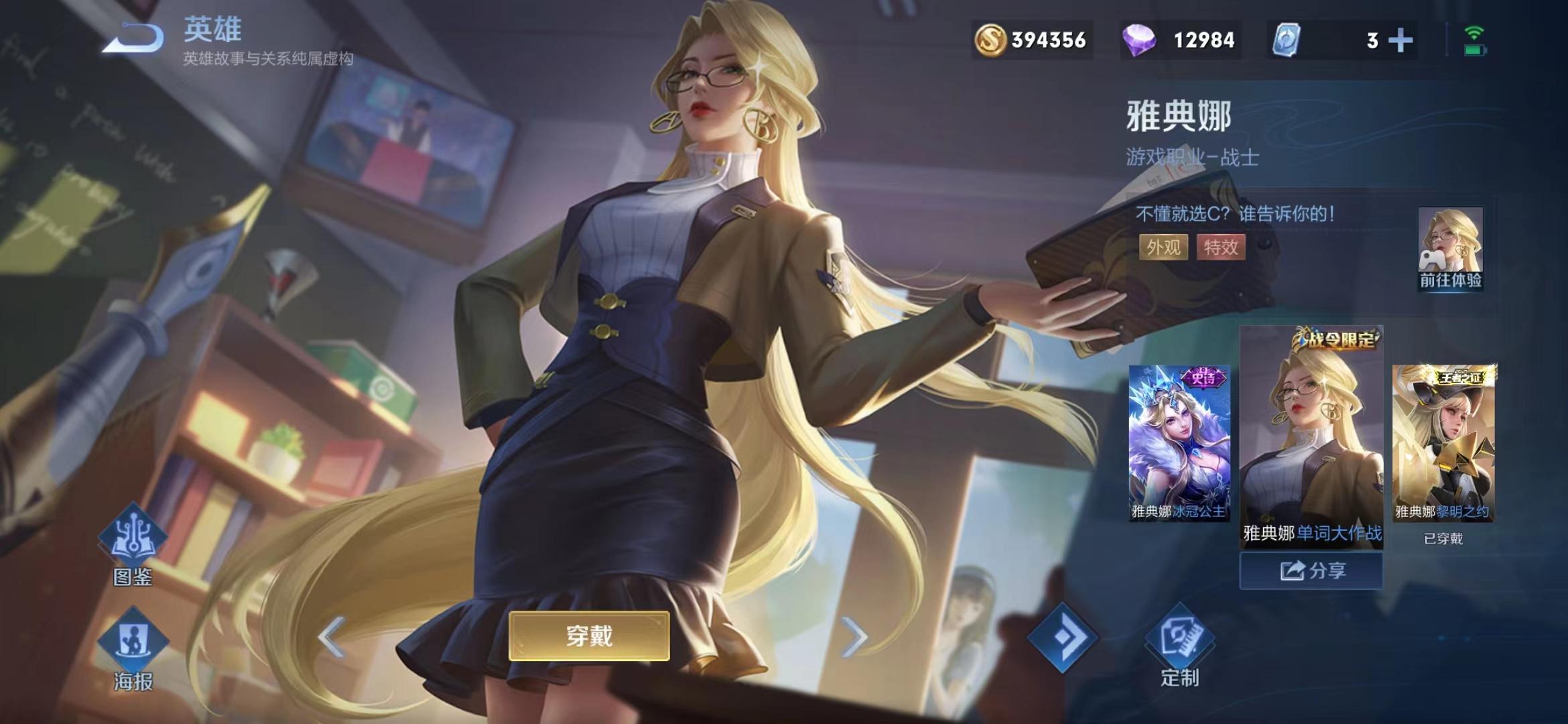Open the purple diamond balance
The height and width of the screenshot is (724, 1568).
pos(1181,40)
